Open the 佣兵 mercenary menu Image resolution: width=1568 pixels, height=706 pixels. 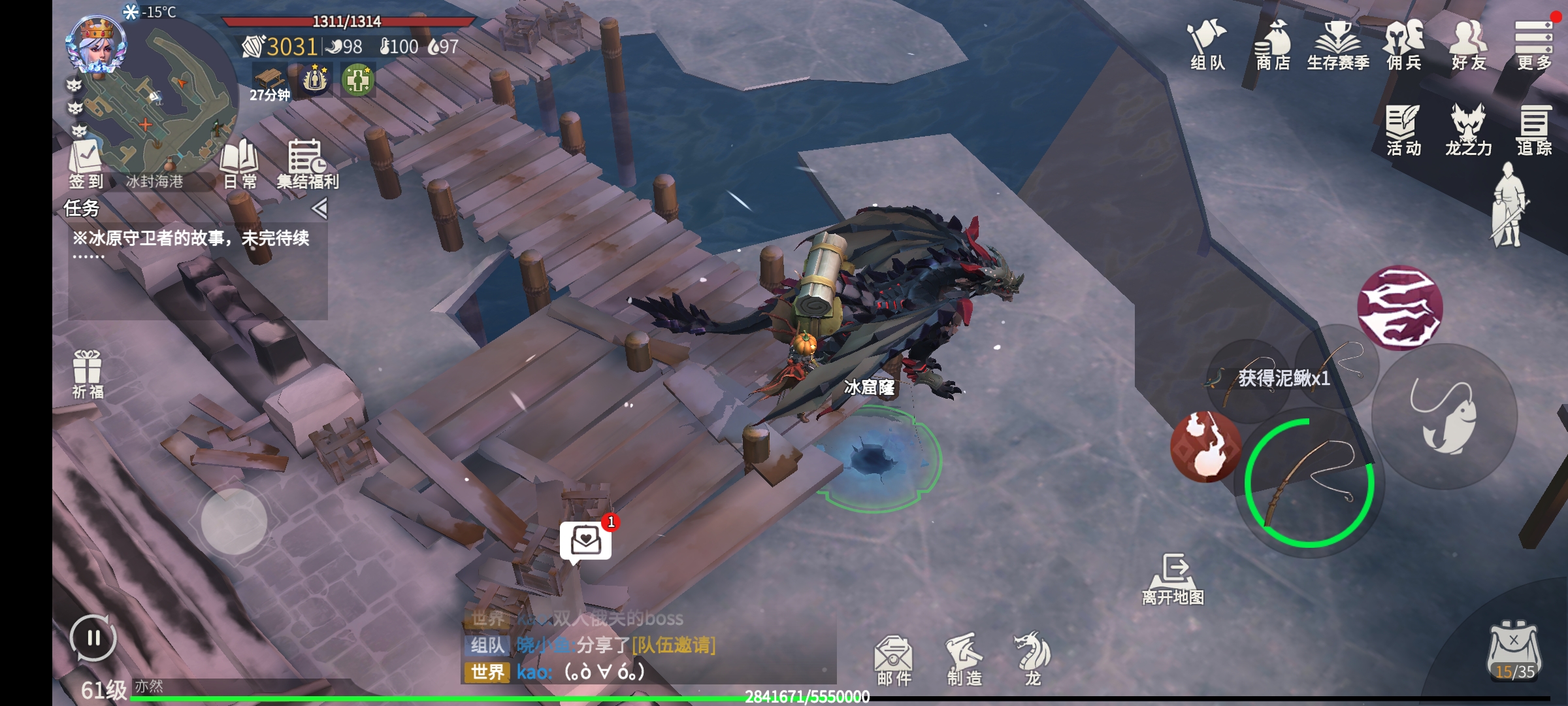coord(1403,44)
